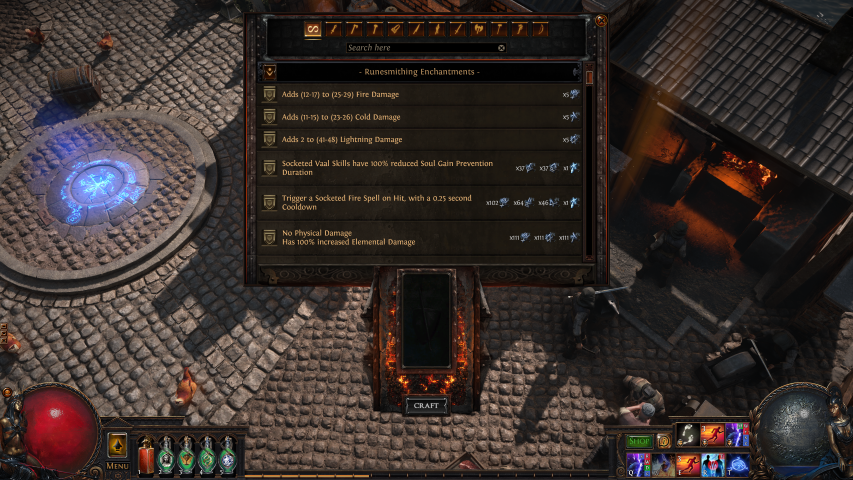Select the Socketed Vaal Skills recipe

[x=420, y=168]
